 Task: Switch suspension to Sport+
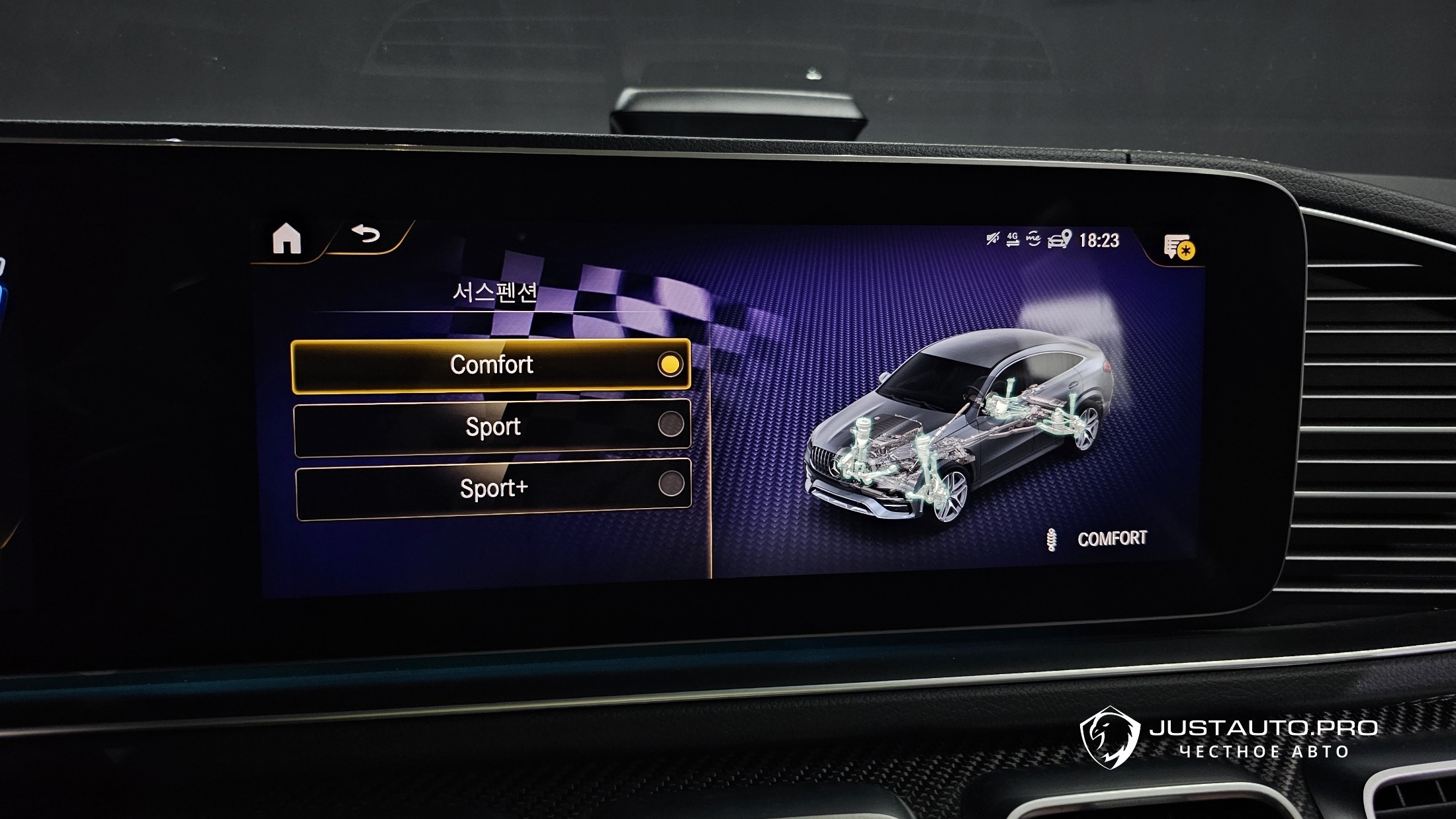(494, 489)
